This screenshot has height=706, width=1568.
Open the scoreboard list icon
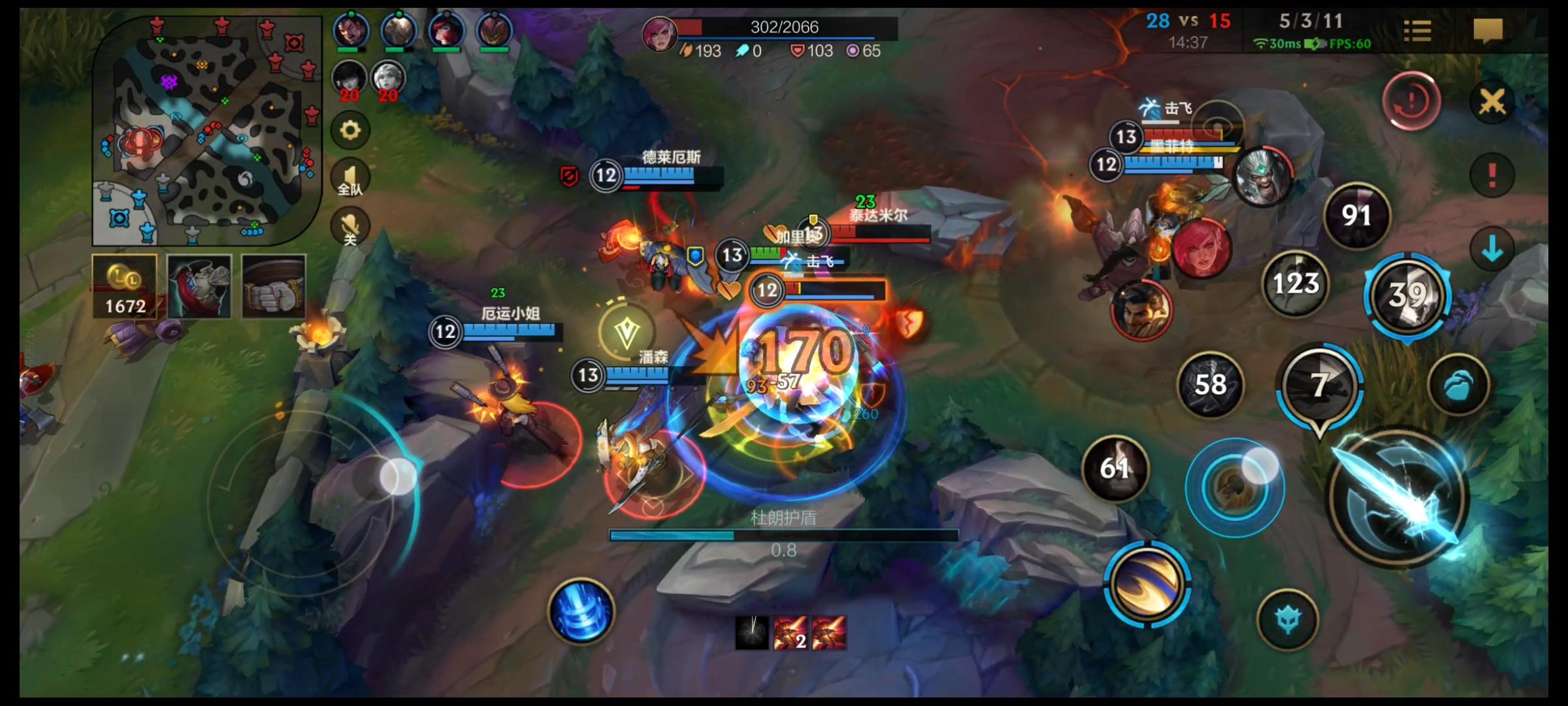point(1417,30)
